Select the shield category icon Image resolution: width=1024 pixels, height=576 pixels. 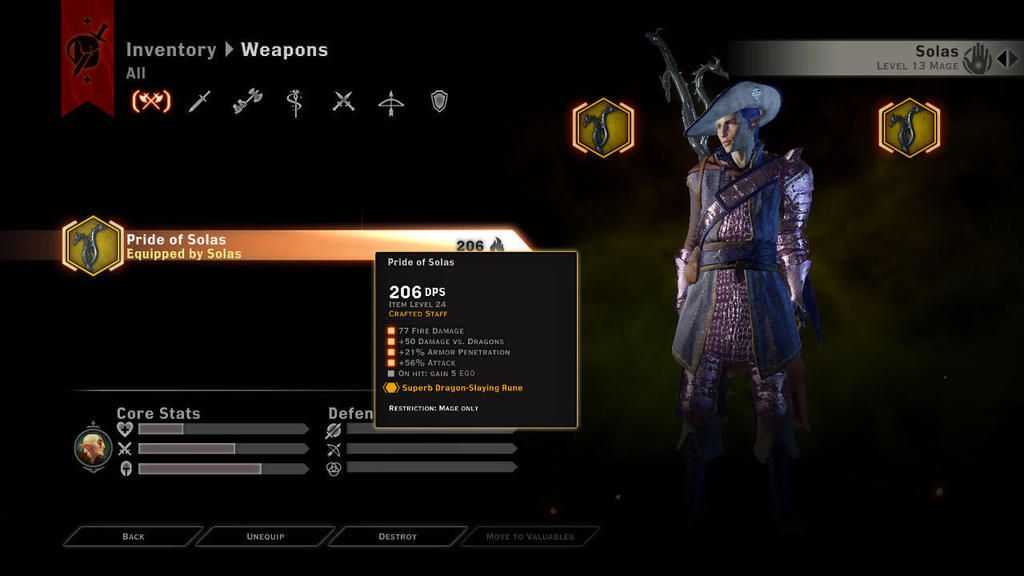point(438,101)
